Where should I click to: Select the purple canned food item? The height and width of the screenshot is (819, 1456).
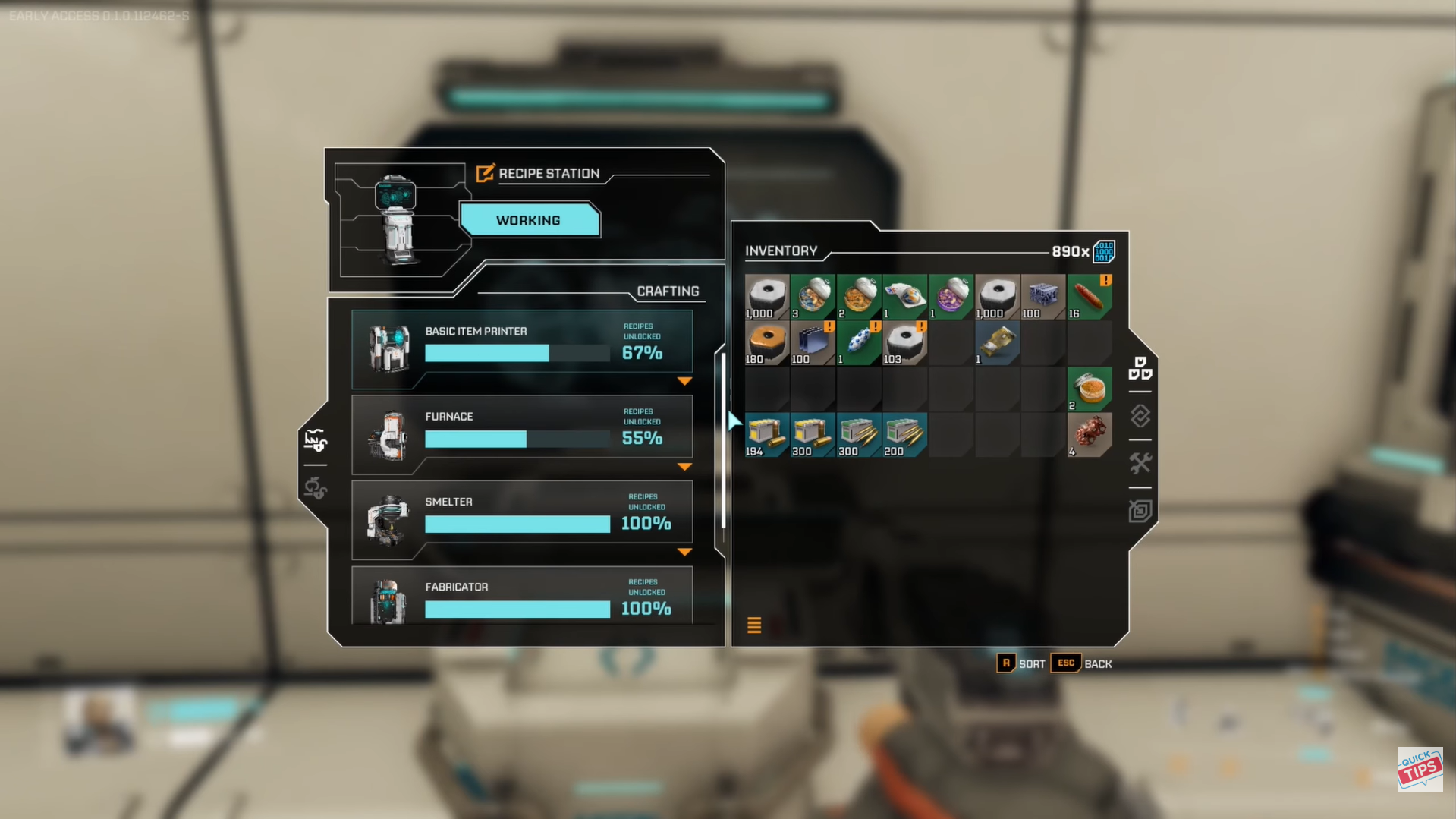click(x=951, y=297)
